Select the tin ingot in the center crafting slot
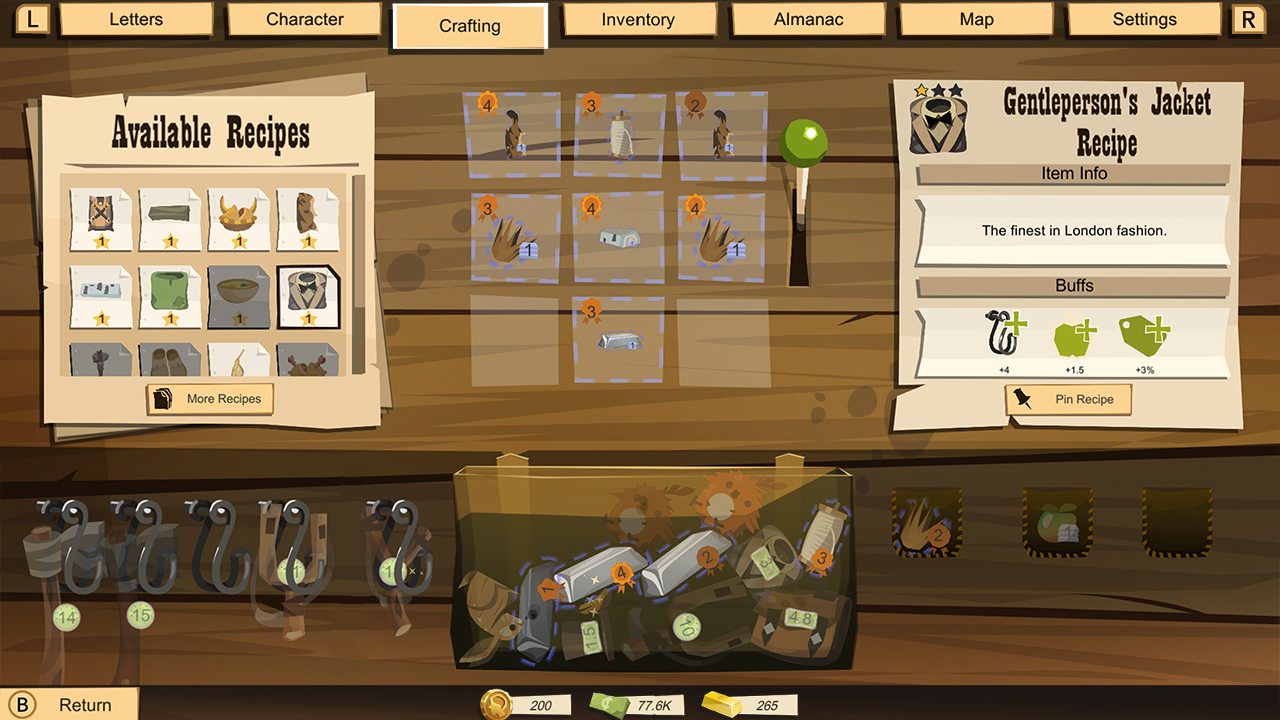The width and height of the screenshot is (1280, 720). click(618, 237)
